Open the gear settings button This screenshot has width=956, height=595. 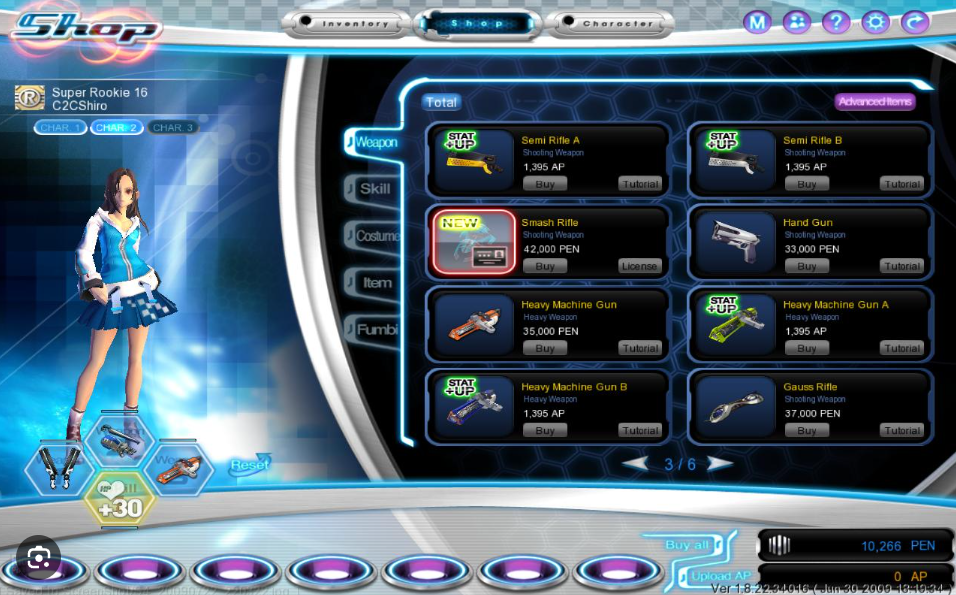pos(875,21)
